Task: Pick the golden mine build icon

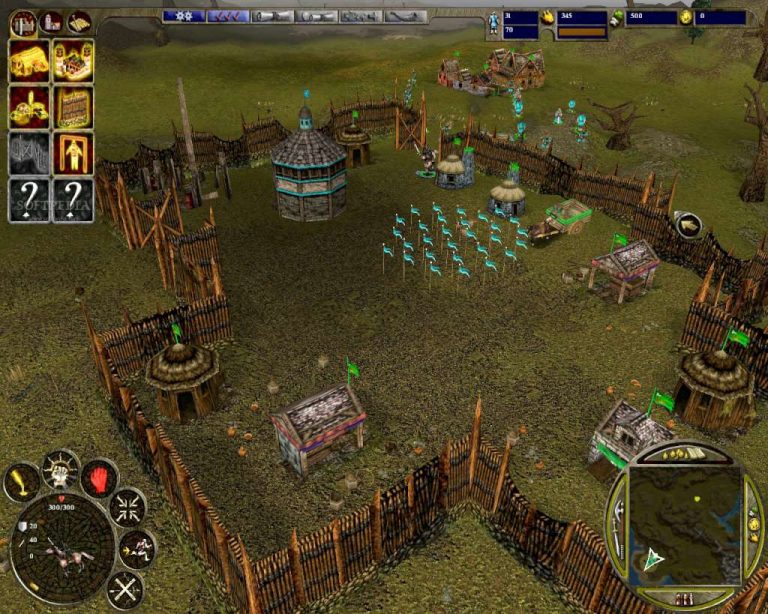Action: point(29,107)
